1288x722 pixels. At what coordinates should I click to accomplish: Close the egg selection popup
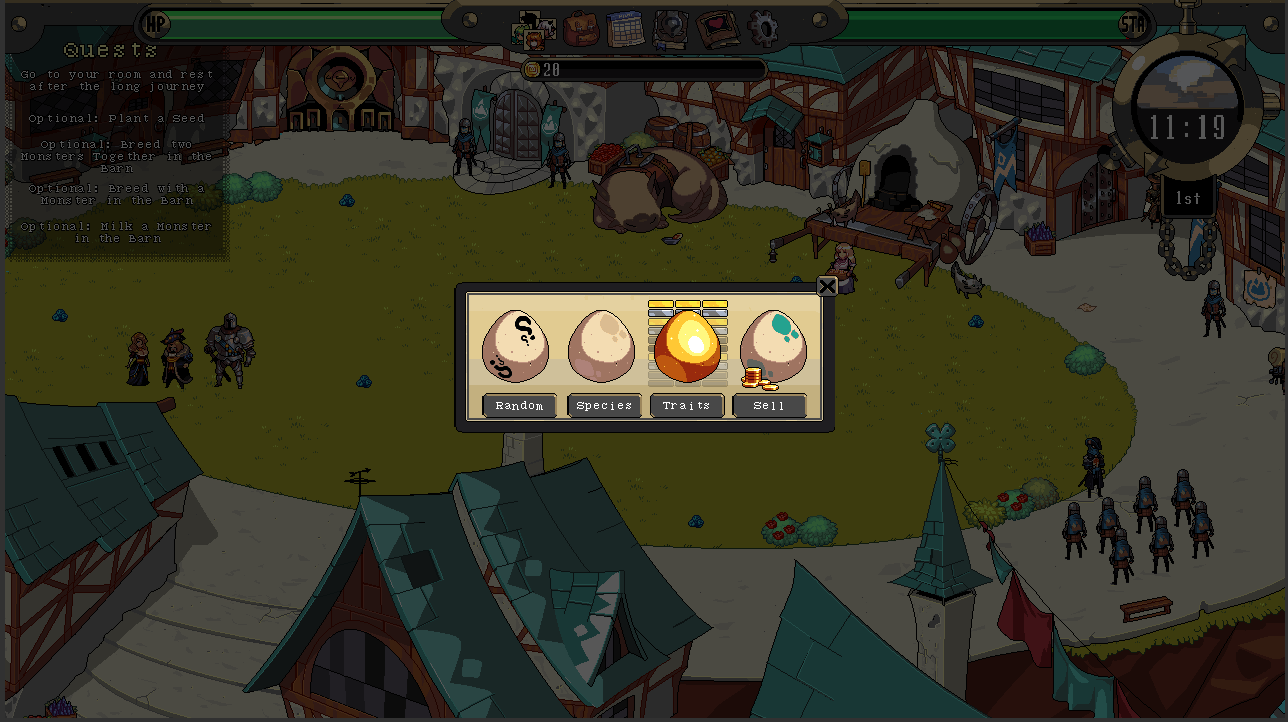pos(827,287)
